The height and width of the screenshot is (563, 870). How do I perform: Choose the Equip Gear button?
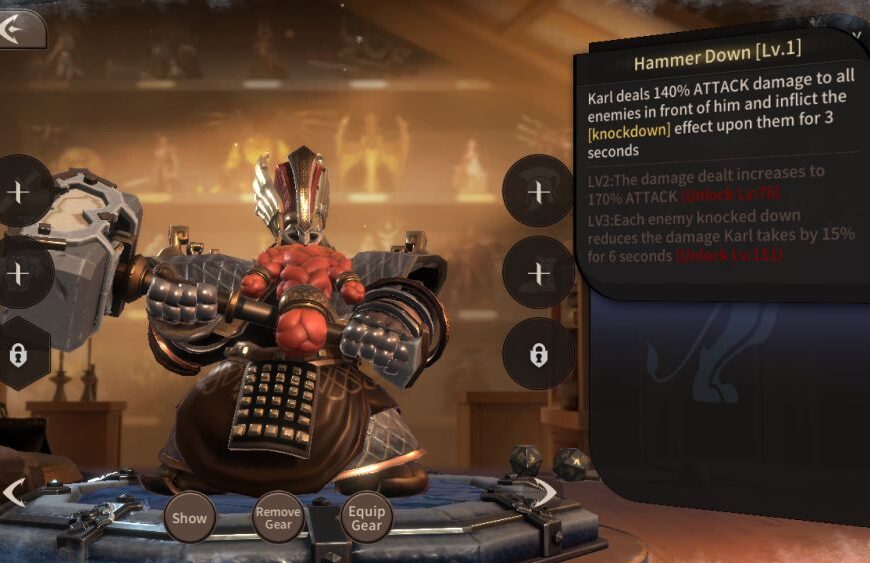point(366,517)
